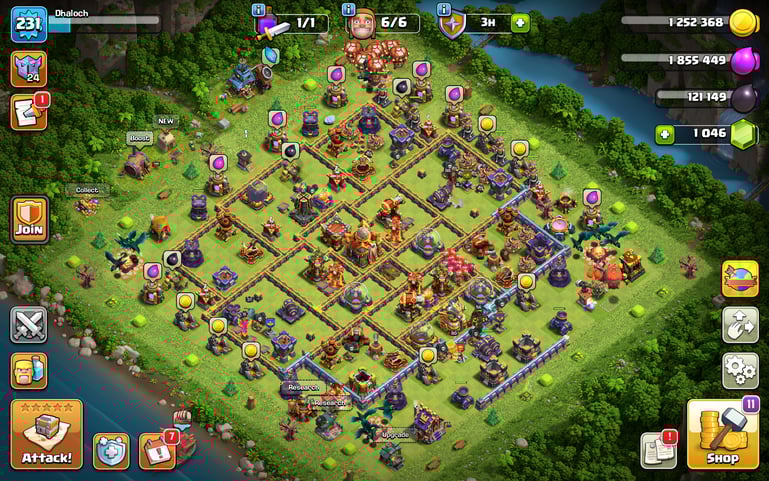The width and height of the screenshot is (769, 481).
Task: Open the layout editor hand-arrows button
Action: tap(740, 325)
